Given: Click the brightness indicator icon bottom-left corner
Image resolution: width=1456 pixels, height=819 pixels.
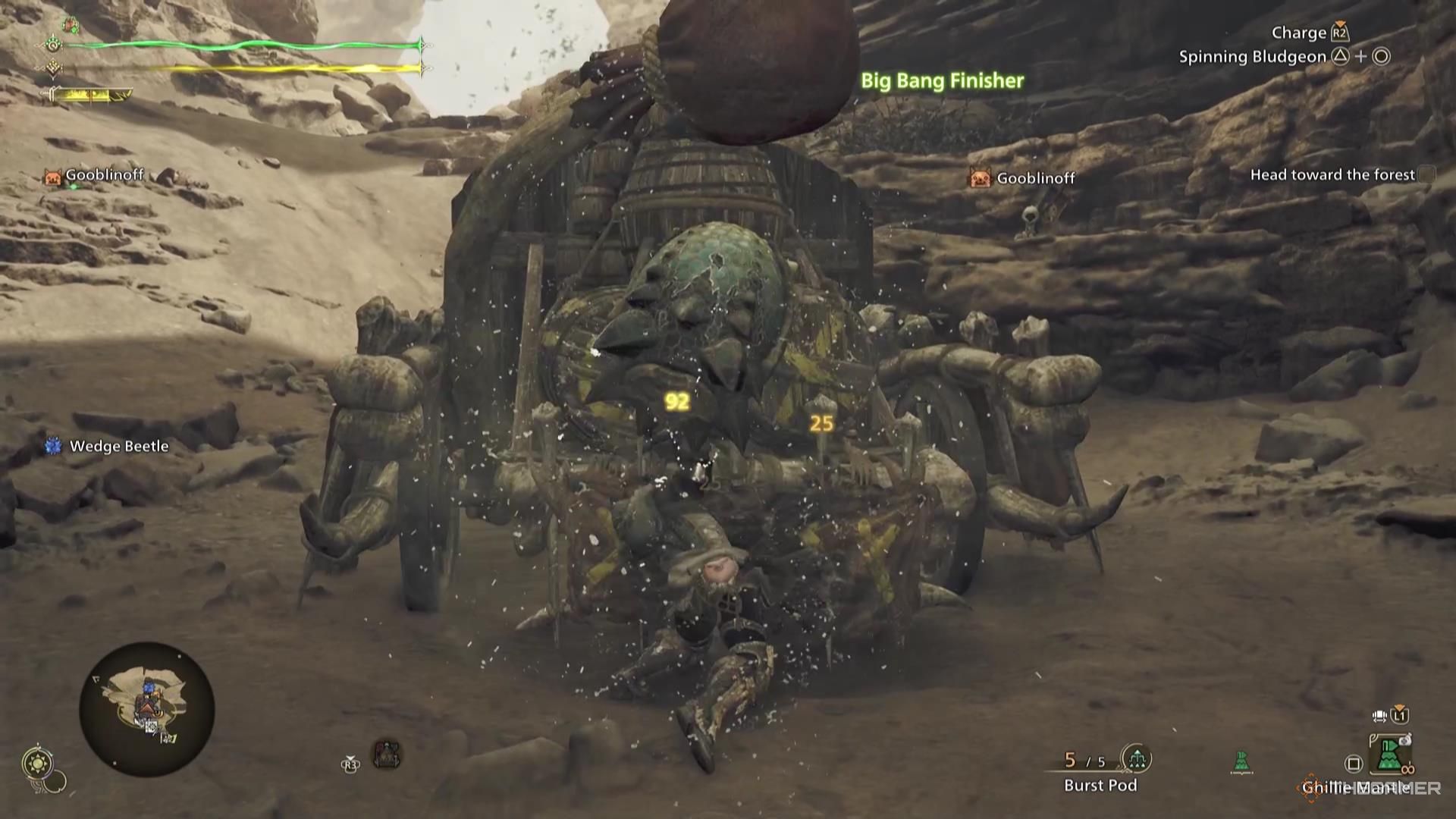Looking at the screenshot, I should (x=38, y=762).
